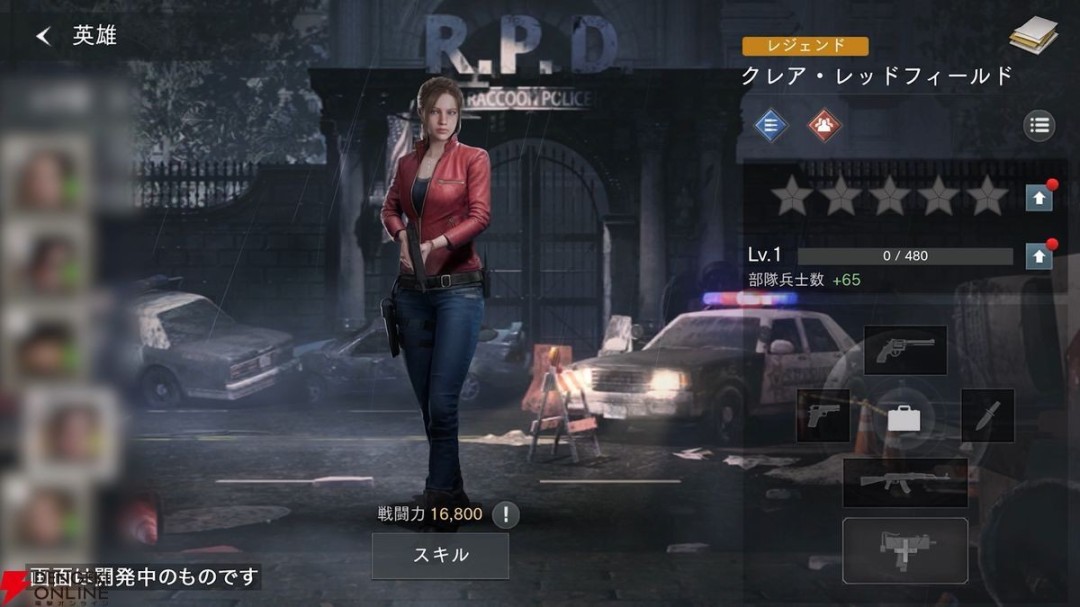Go back from the 英雄 screen
This screenshot has height=607, width=1080.
tap(43, 36)
